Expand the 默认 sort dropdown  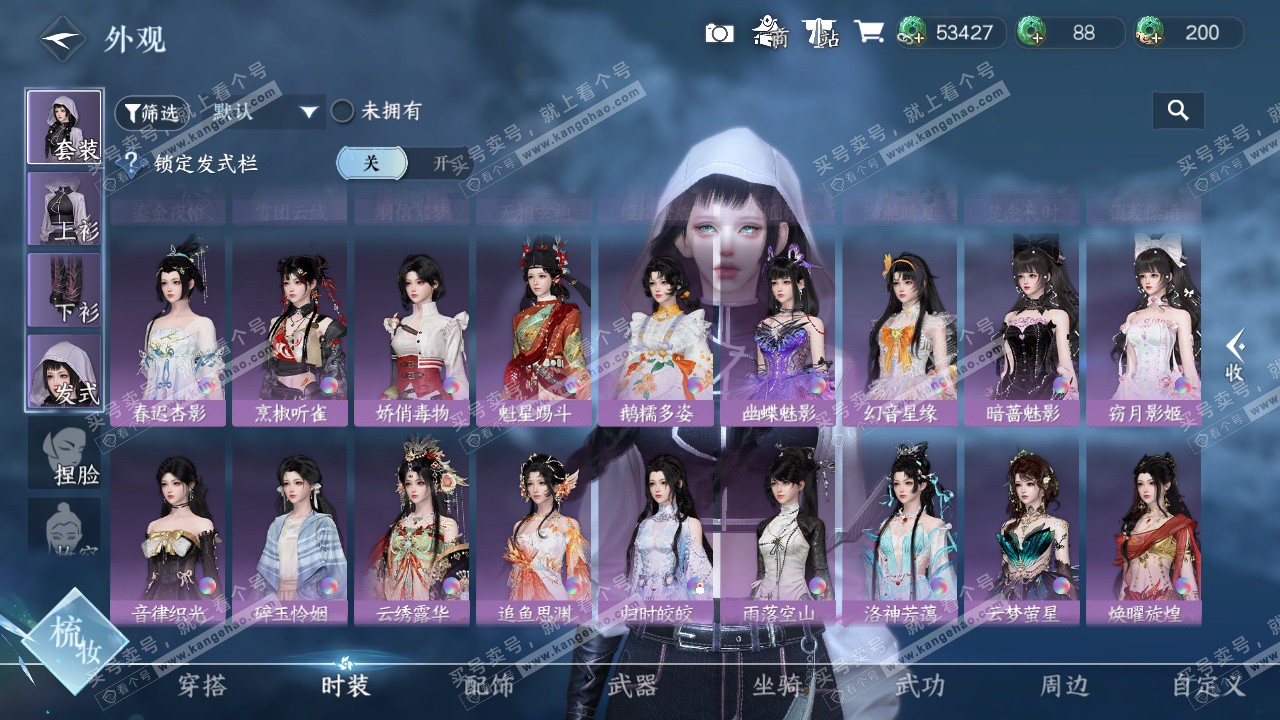tap(308, 112)
